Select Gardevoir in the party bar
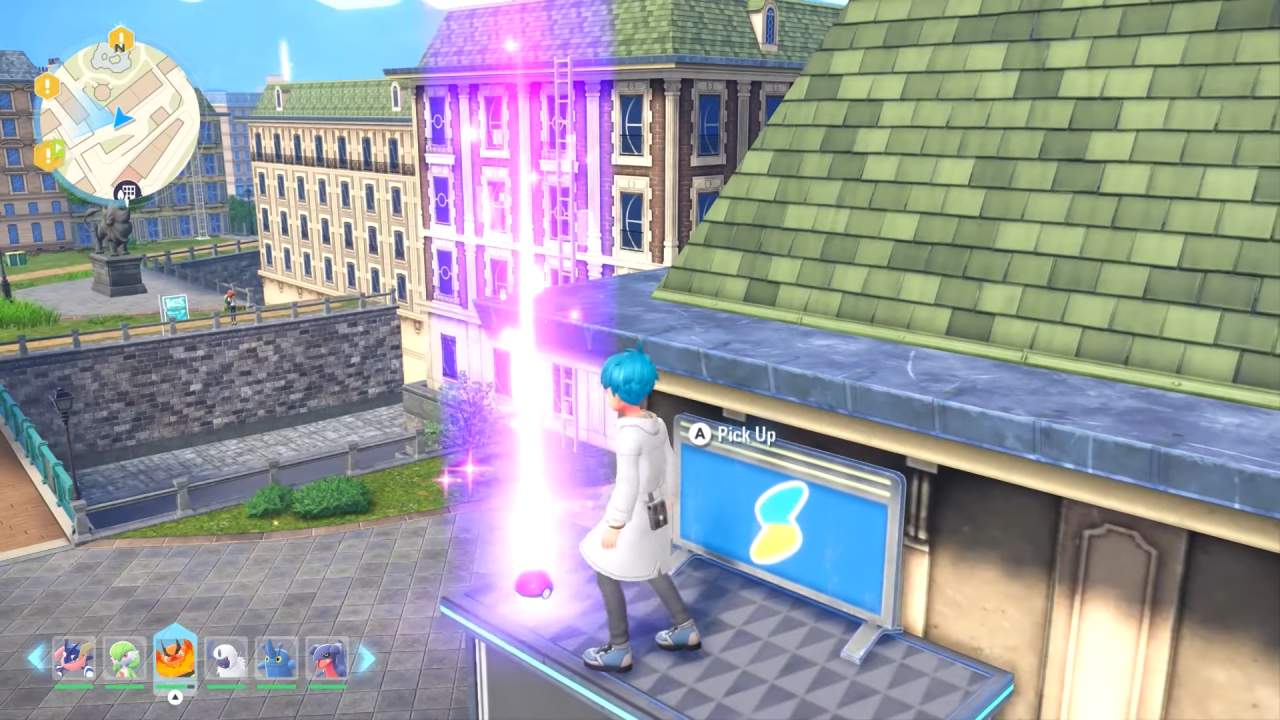1280x720 pixels. tap(122, 658)
